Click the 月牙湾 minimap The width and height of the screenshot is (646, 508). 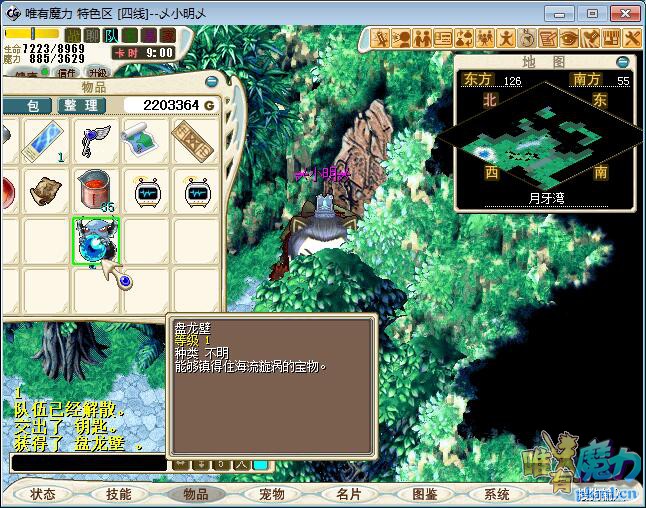tap(544, 142)
